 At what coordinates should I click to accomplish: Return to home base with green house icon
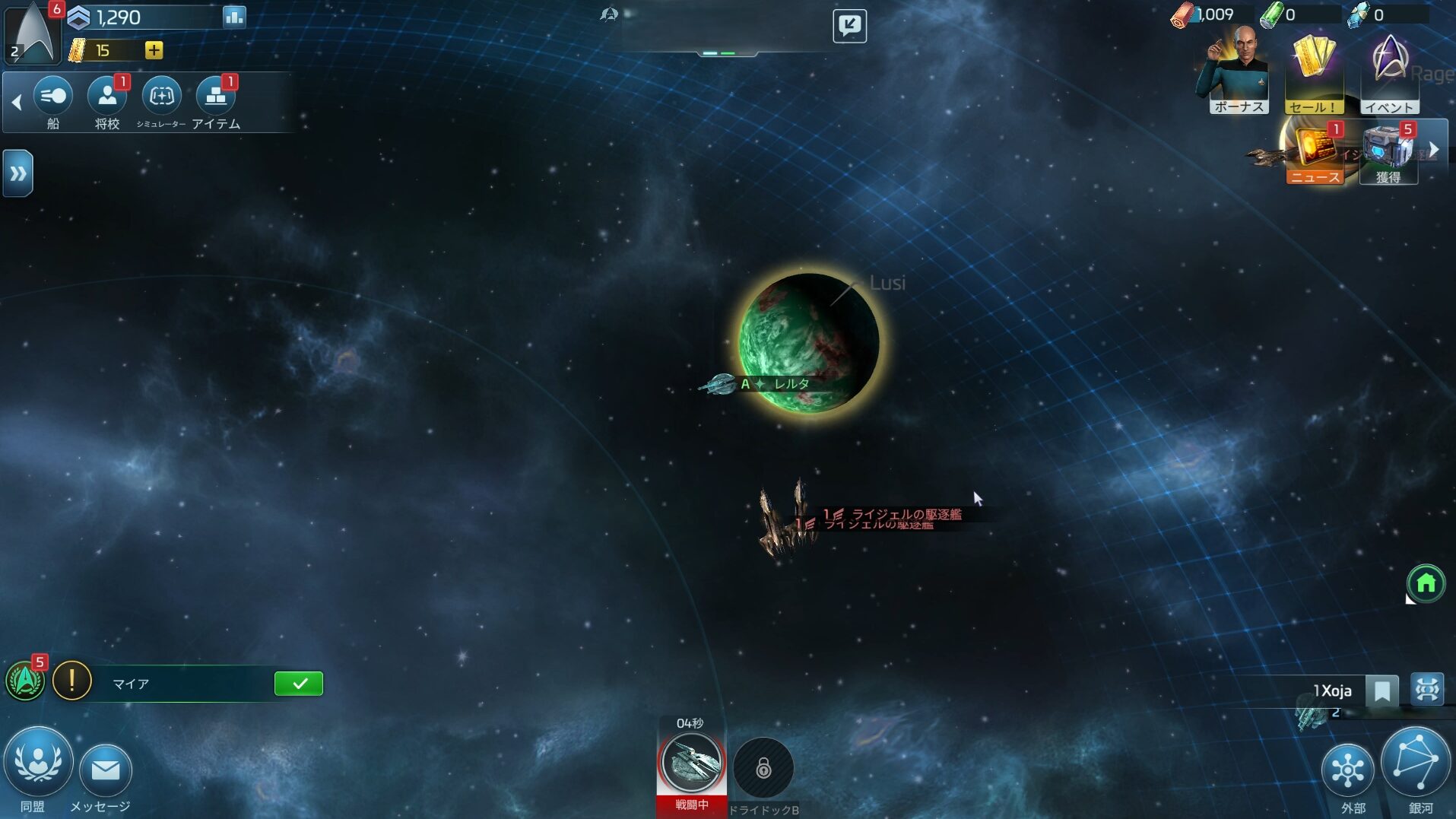tap(1426, 583)
